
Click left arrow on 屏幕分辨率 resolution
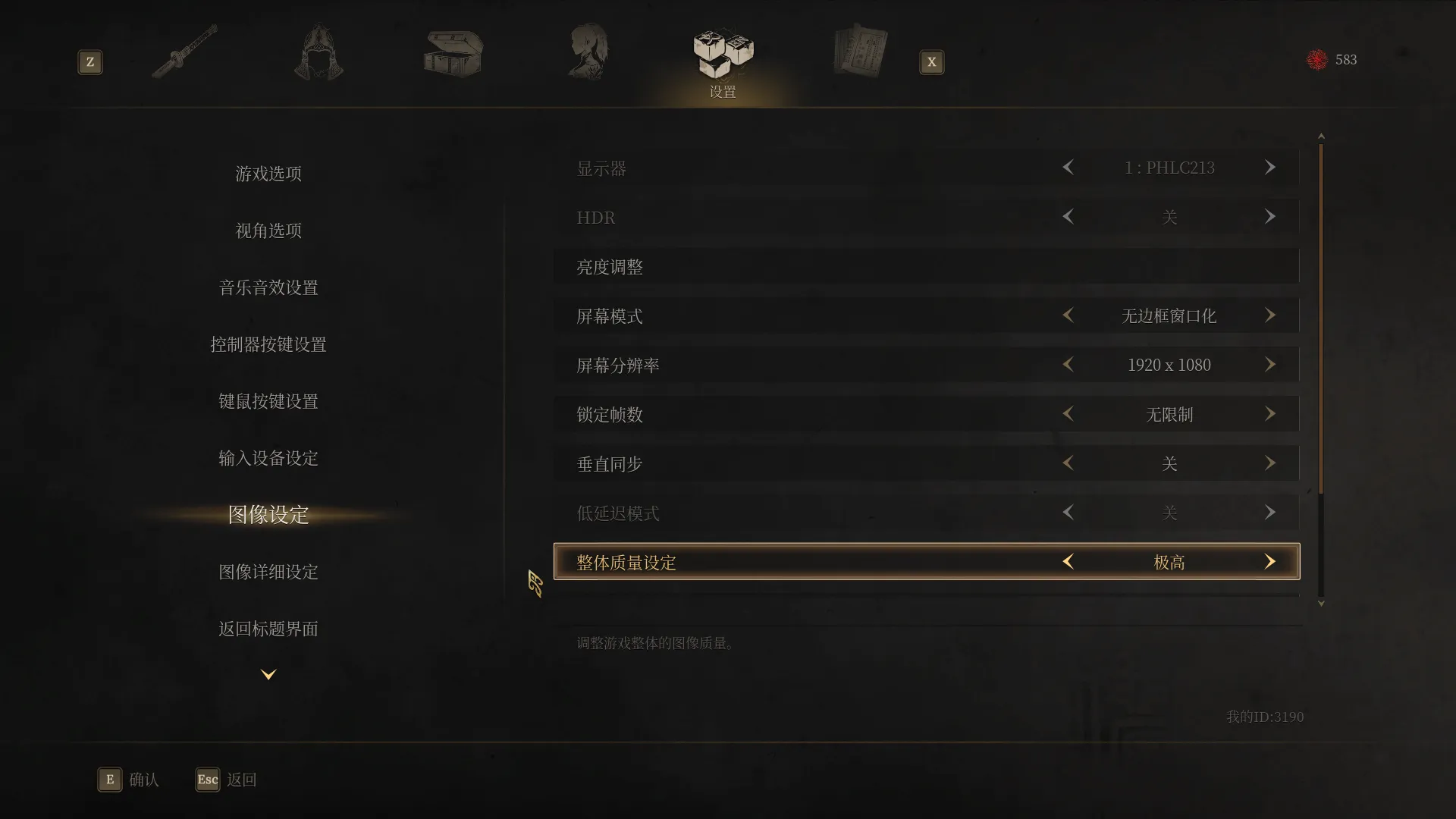1068,365
